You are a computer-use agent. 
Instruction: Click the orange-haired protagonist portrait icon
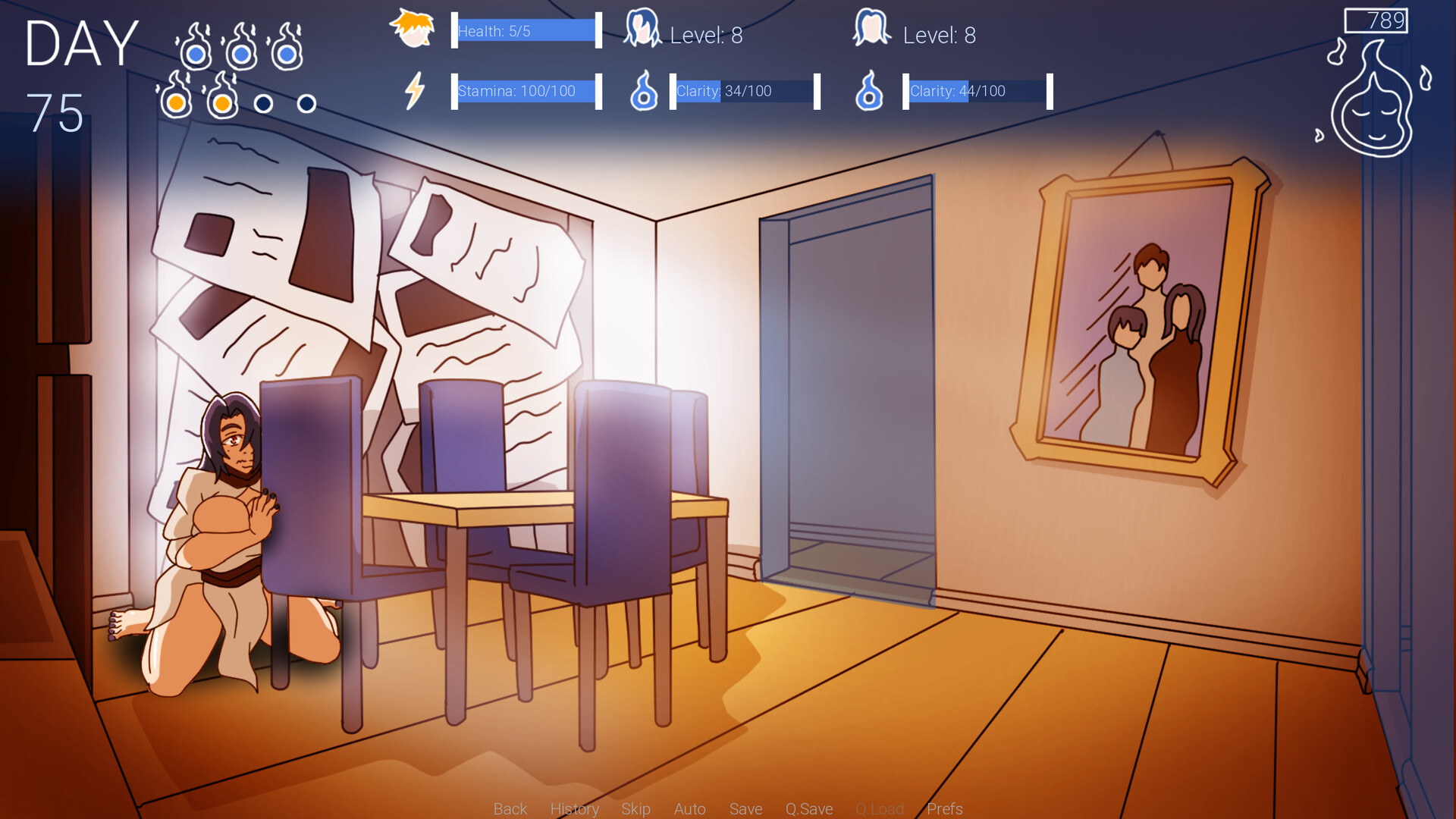tap(413, 30)
